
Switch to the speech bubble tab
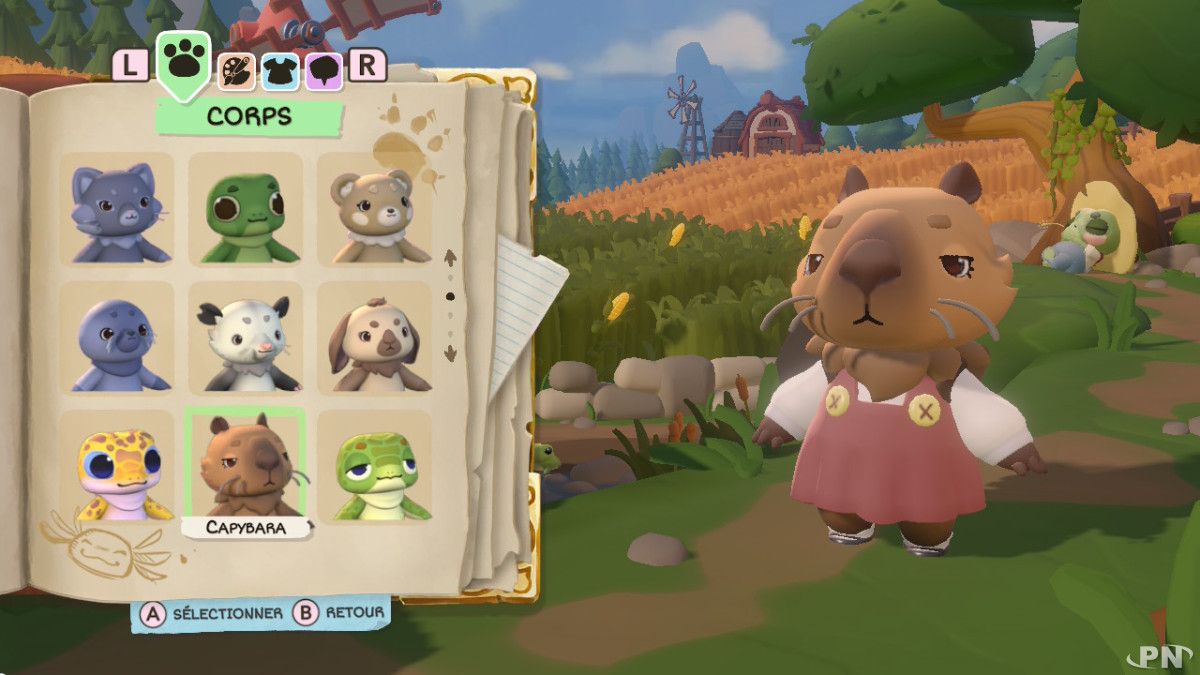pos(324,69)
